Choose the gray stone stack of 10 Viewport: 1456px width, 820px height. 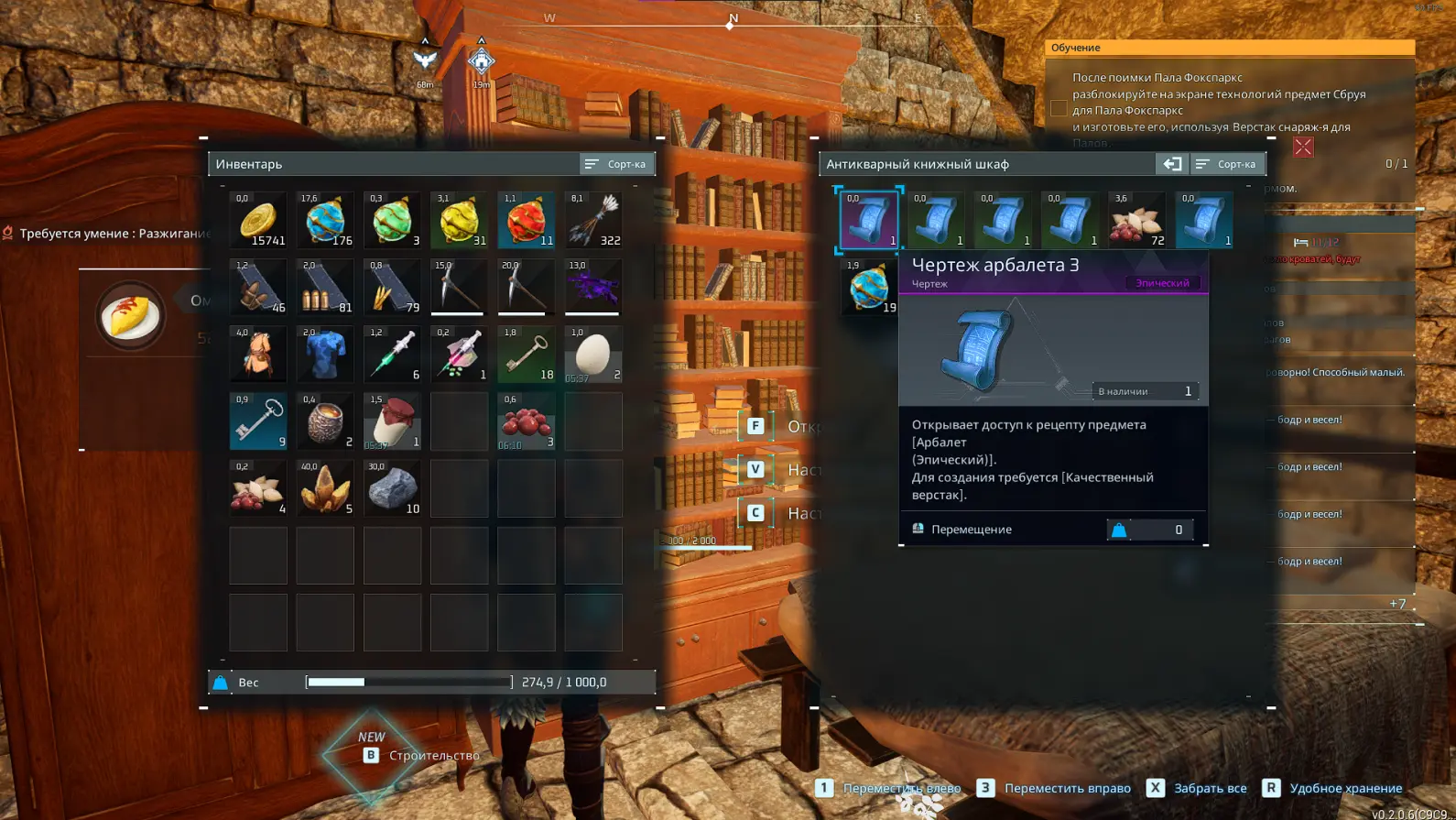click(392, 488)
